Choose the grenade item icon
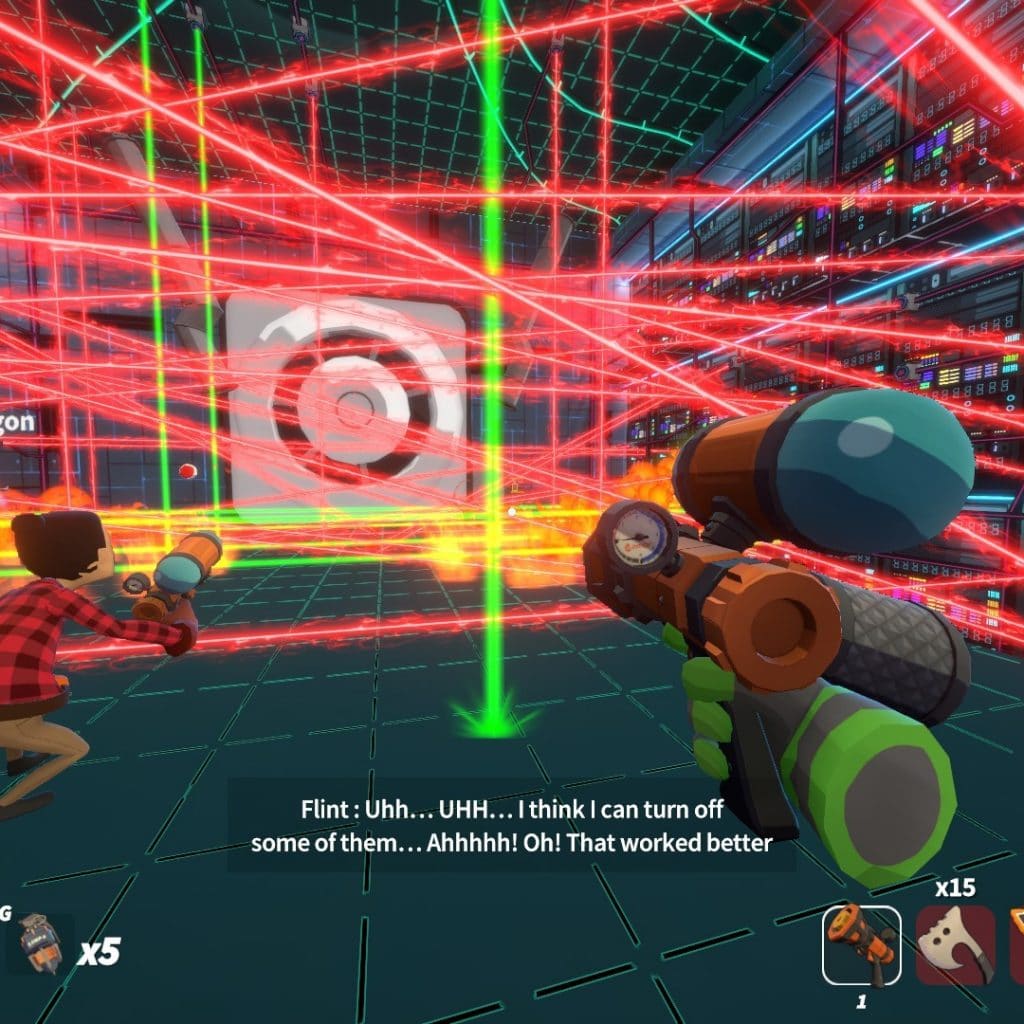1024x1024 pixels. tap(40, 944)
